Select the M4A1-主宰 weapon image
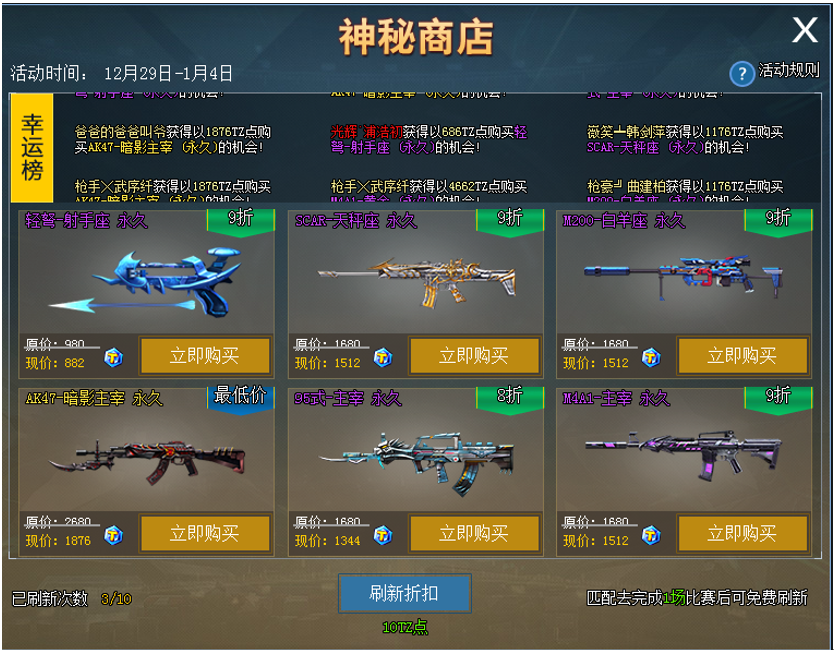Screen dimensions: 834x650 [680, 456]
